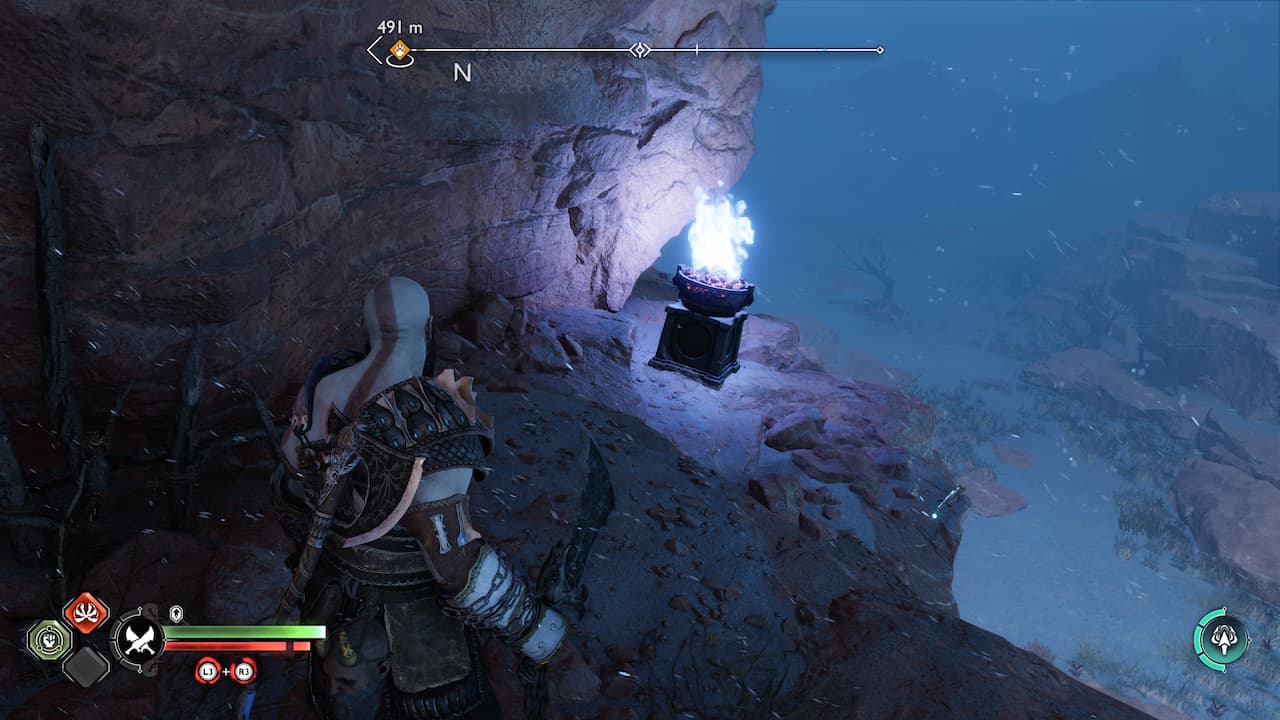Image resolution: width=1280 pixels, height=720 pixels.
Task: Select the small shield buff icon
Action: click(176, 613)
